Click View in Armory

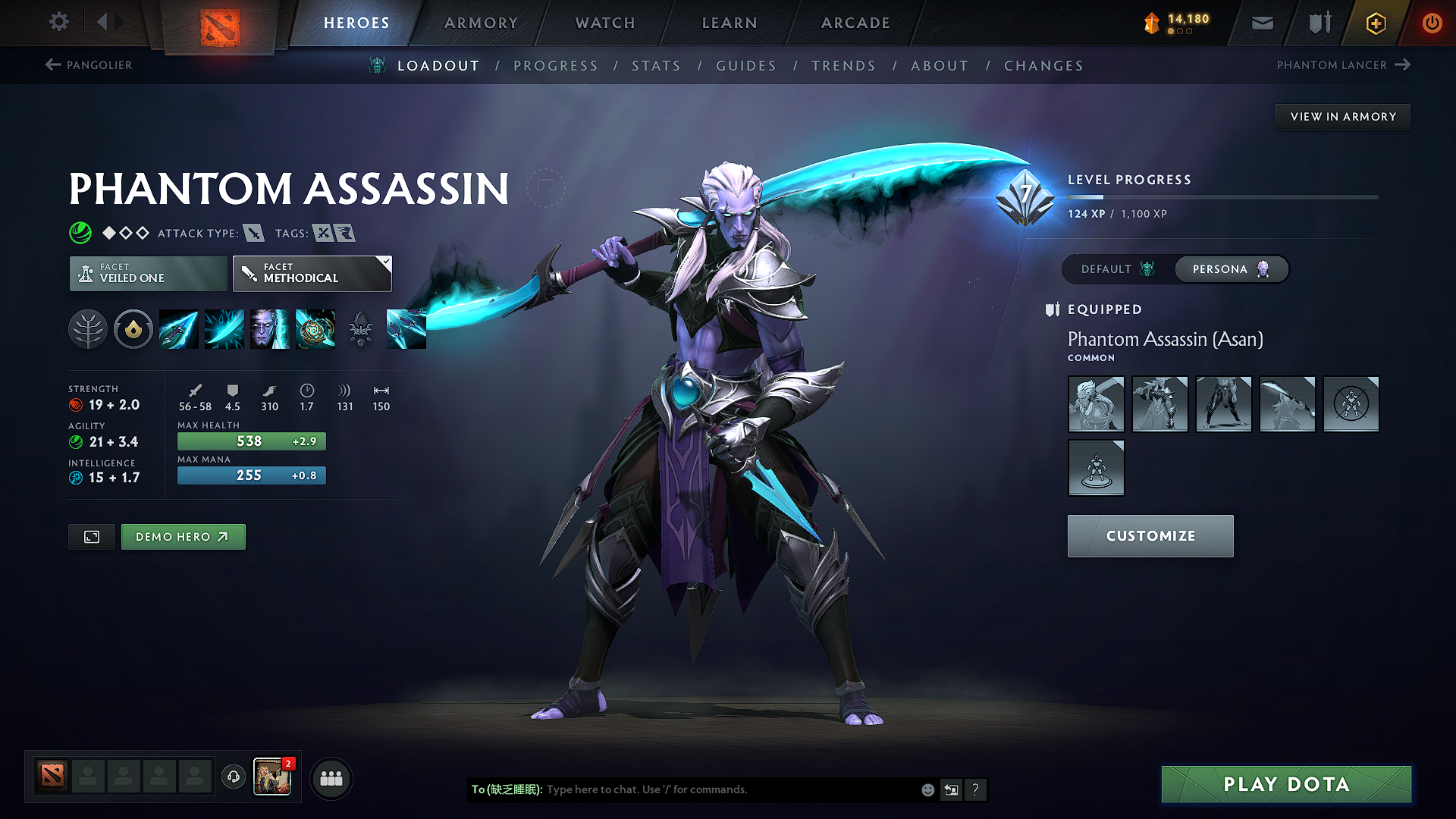(1342, 116)
